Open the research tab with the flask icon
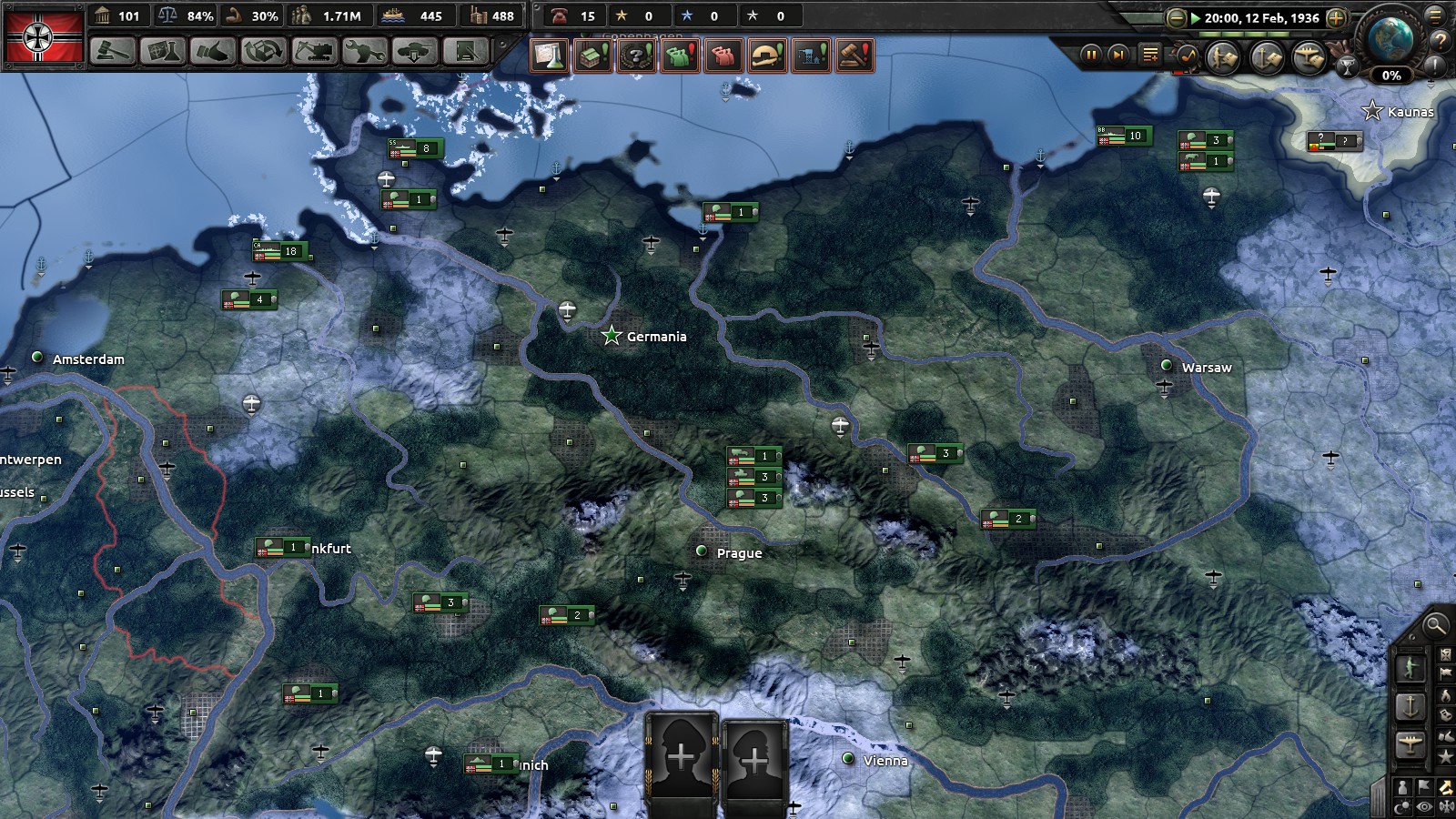Screen dimensions: 1456x819 pos(162,53)
